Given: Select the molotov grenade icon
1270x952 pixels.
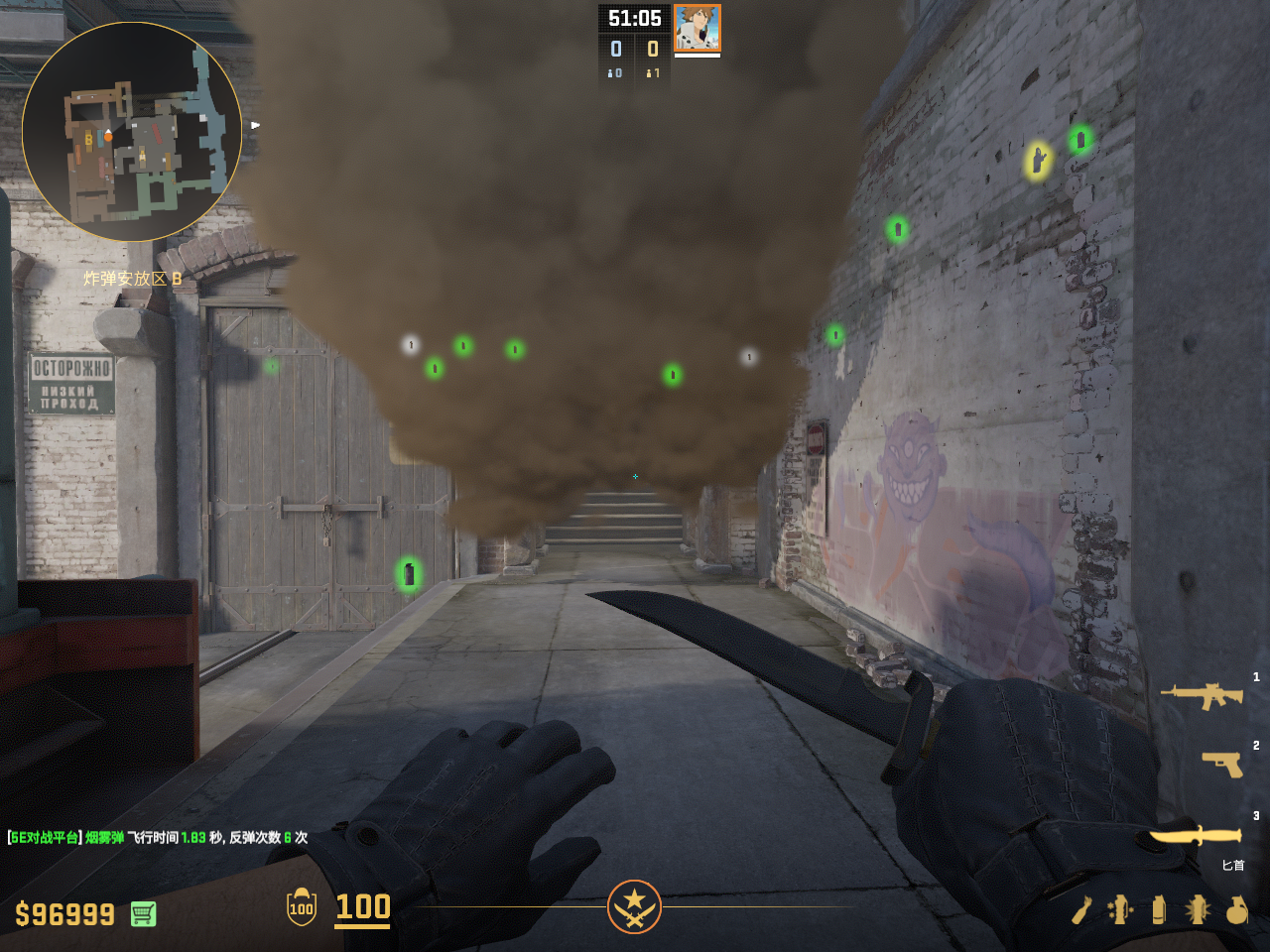Looking at the screenshot, I should click(1081, 909).
